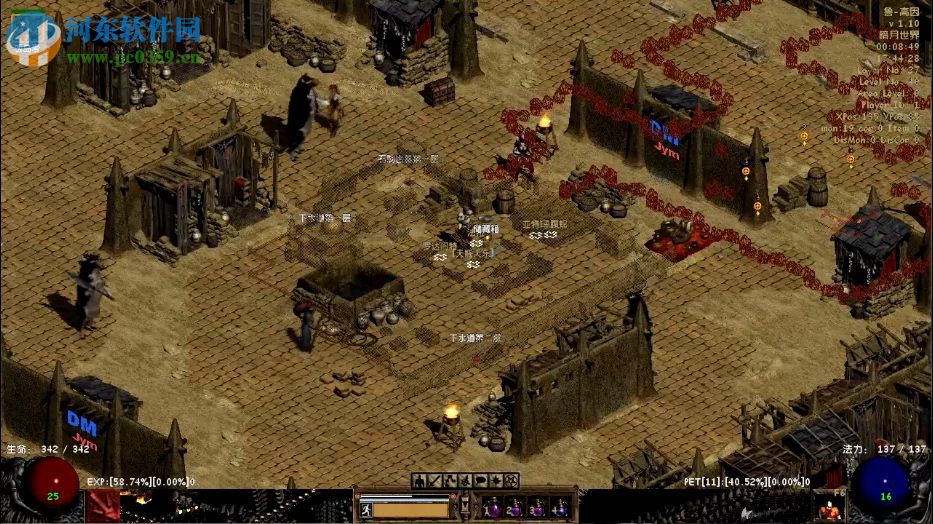This screenshot has width=933, height=524.
Task: Open the character sheet from the mini panel
Action: coord(418,481)
